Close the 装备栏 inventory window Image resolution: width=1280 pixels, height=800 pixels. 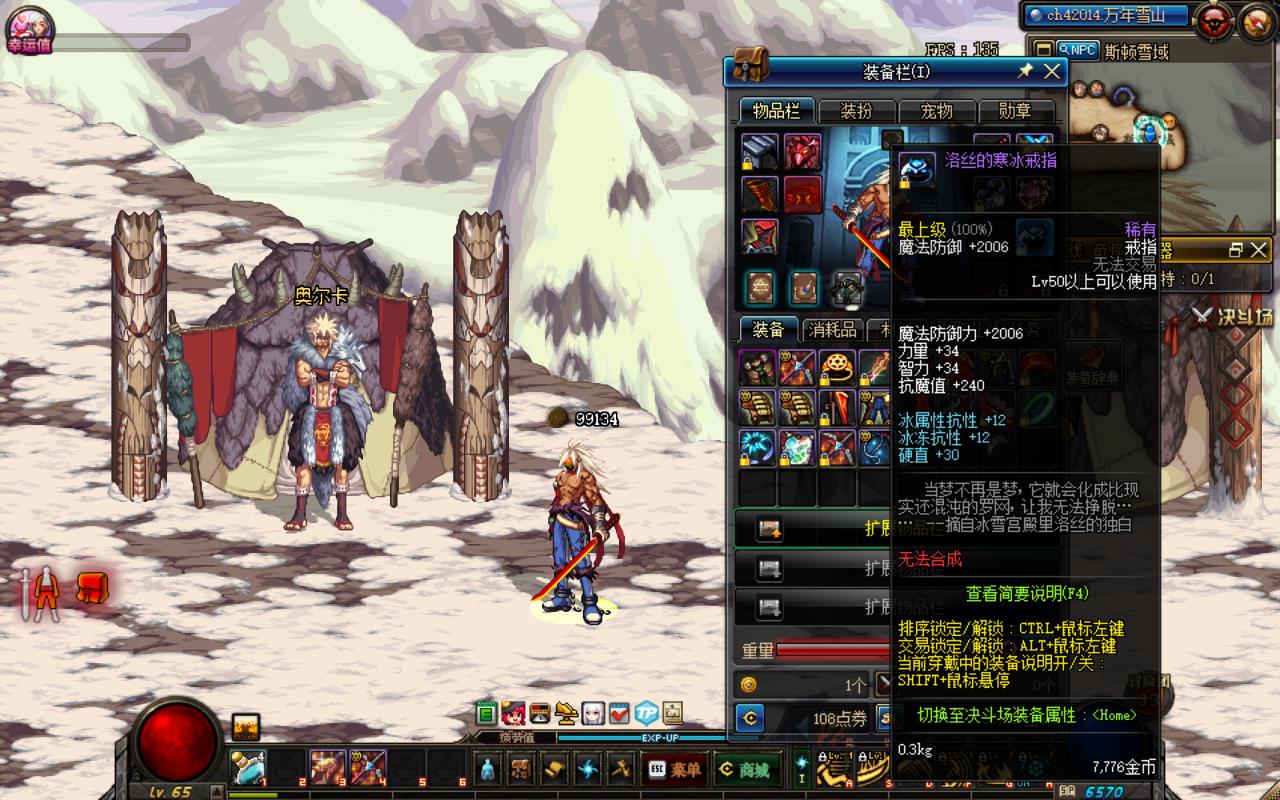tap(1052, 71)
